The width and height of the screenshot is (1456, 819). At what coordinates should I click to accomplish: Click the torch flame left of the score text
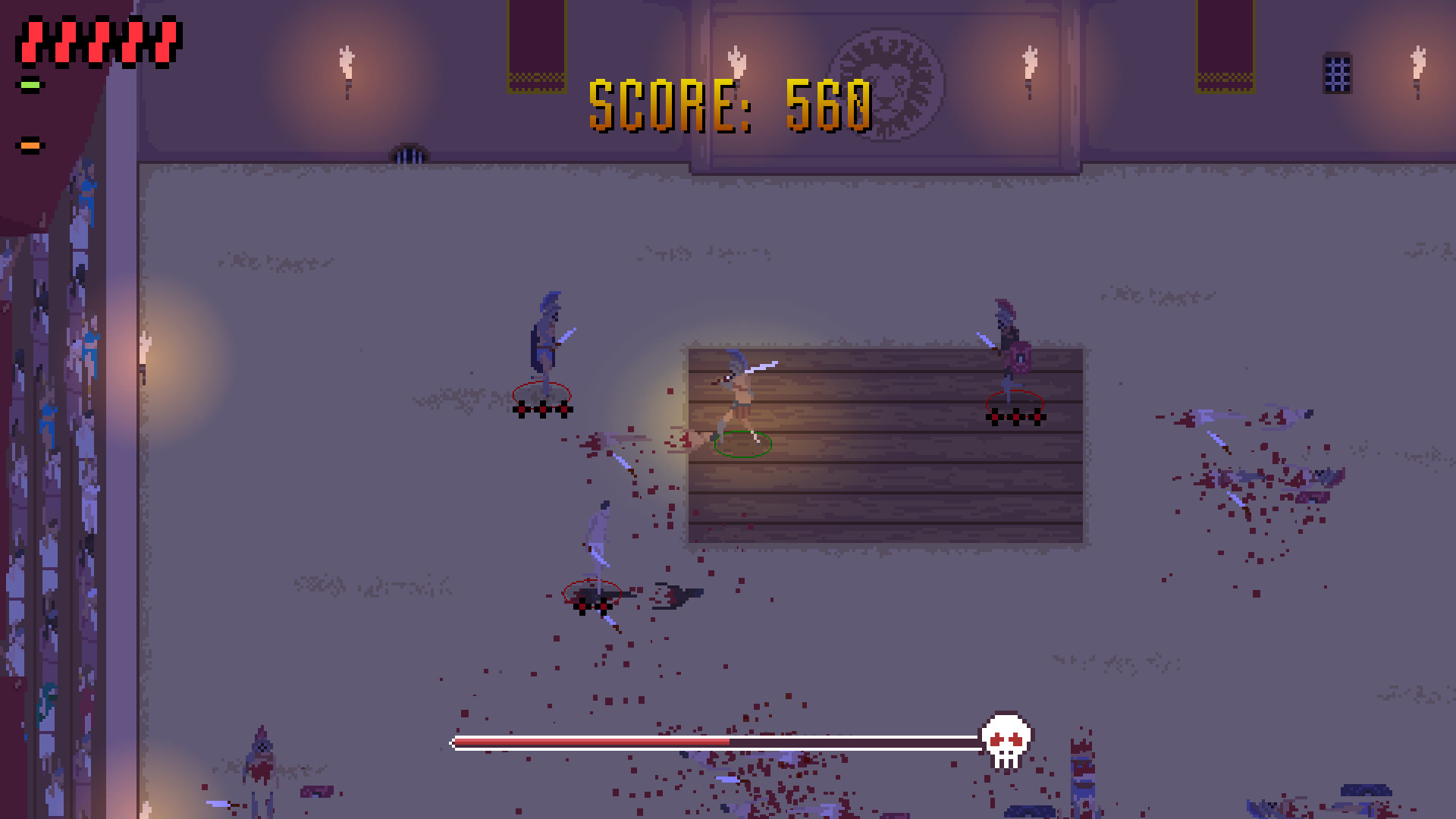click(x=345, y=61)
